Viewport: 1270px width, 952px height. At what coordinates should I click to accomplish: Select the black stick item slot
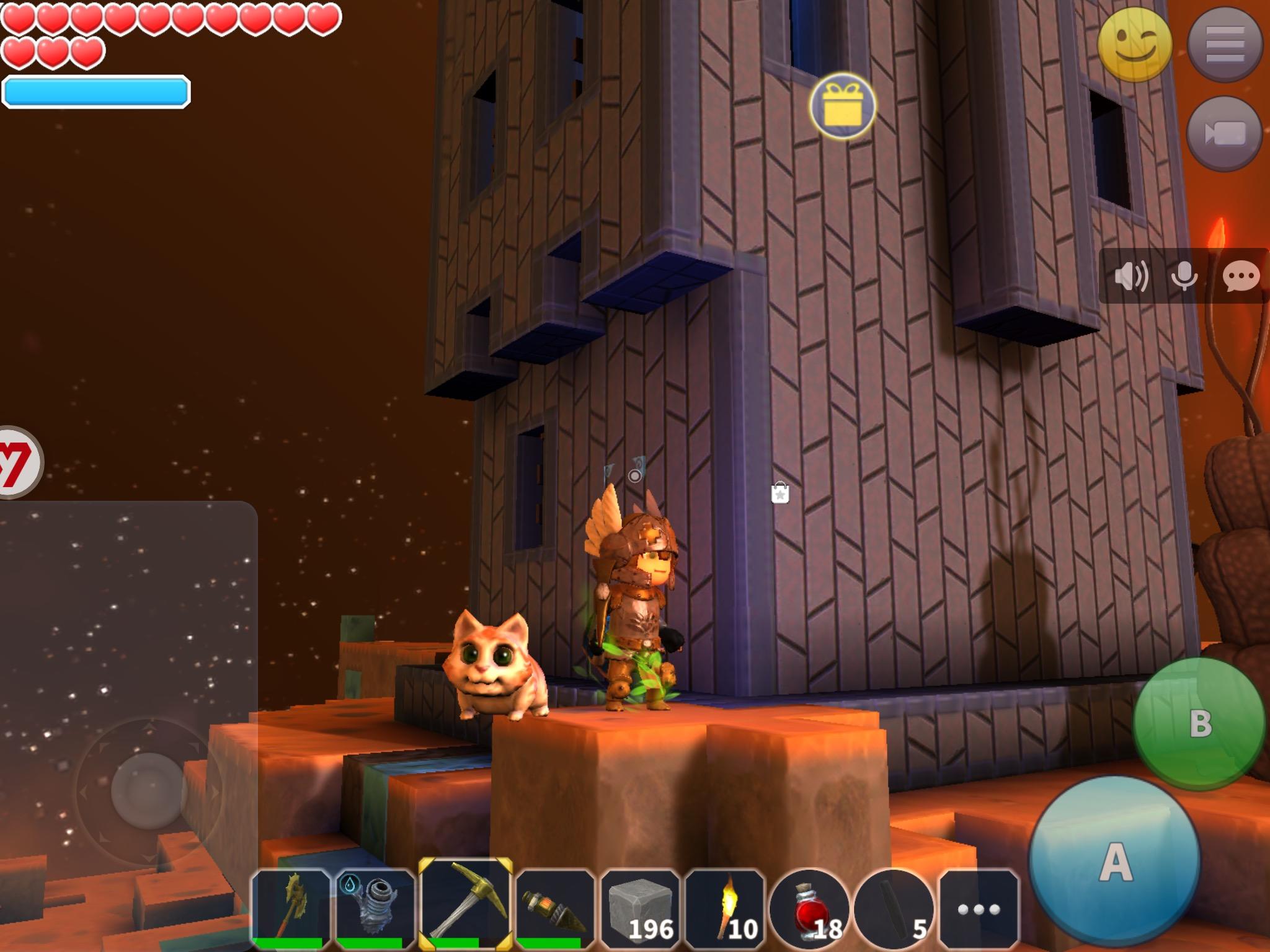(895, 909)
